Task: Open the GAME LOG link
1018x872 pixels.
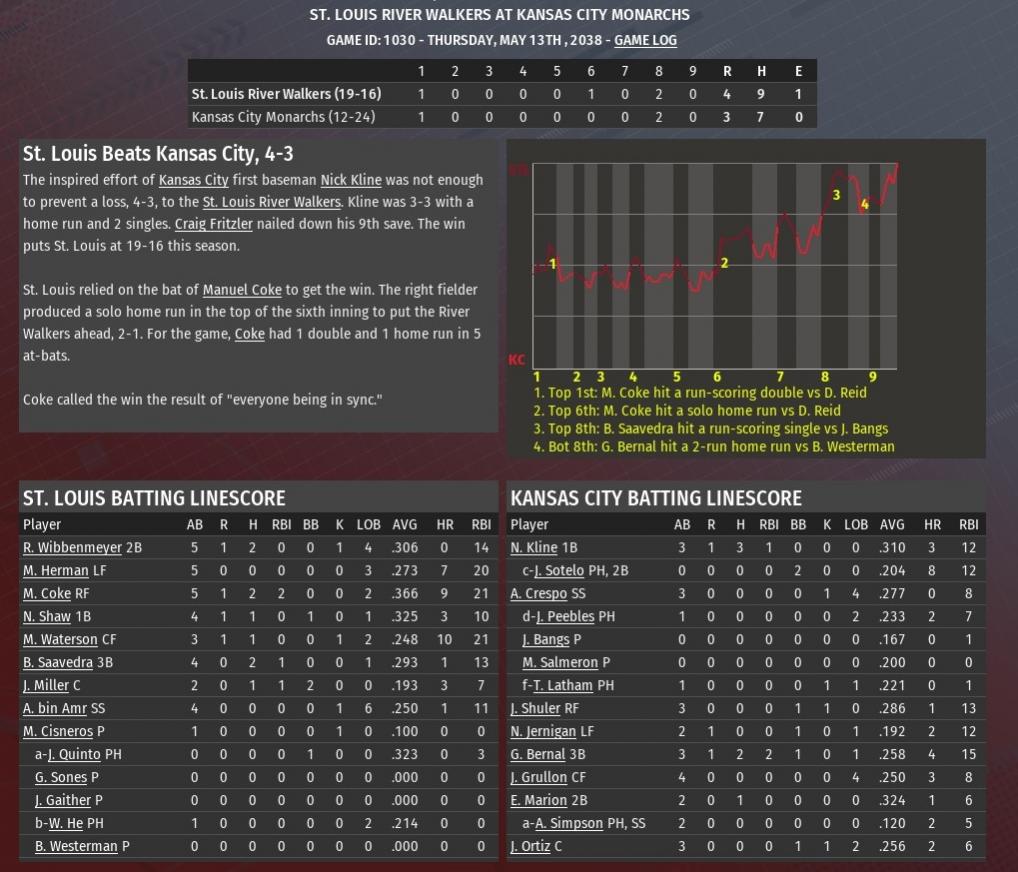Action: [645, 41]
